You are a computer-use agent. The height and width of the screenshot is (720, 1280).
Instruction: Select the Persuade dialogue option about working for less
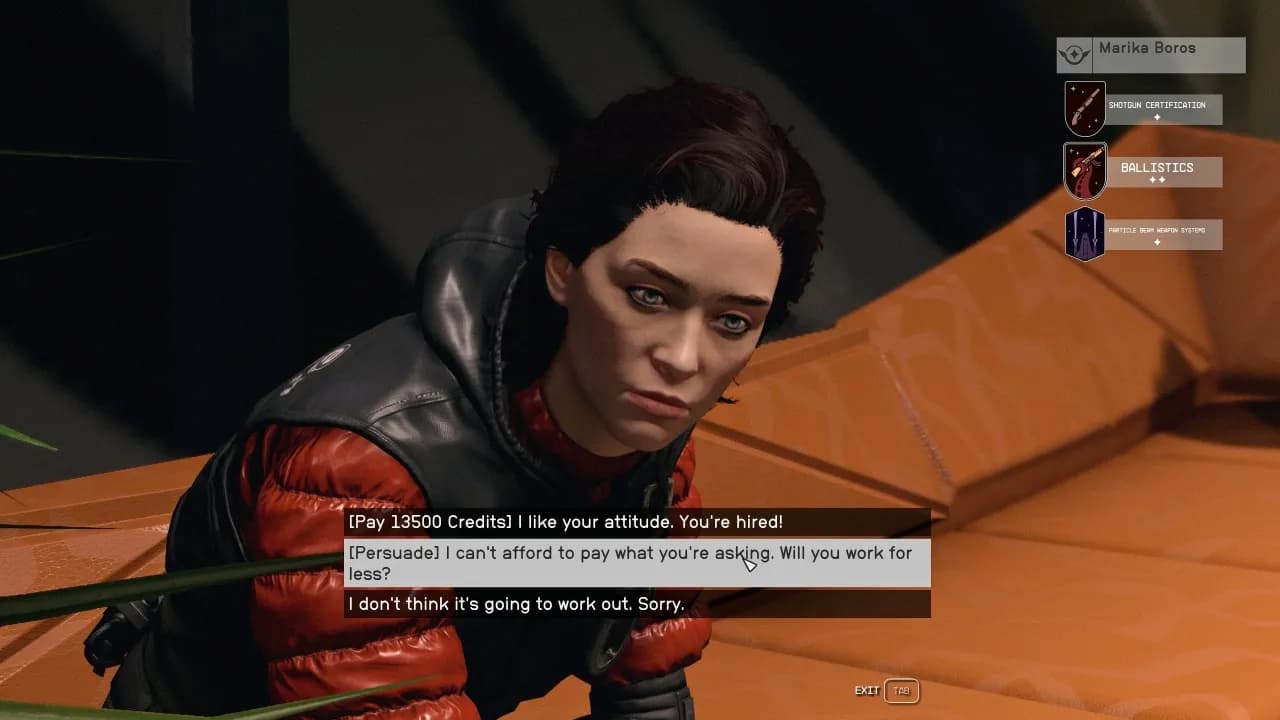[x=630, y=563]
